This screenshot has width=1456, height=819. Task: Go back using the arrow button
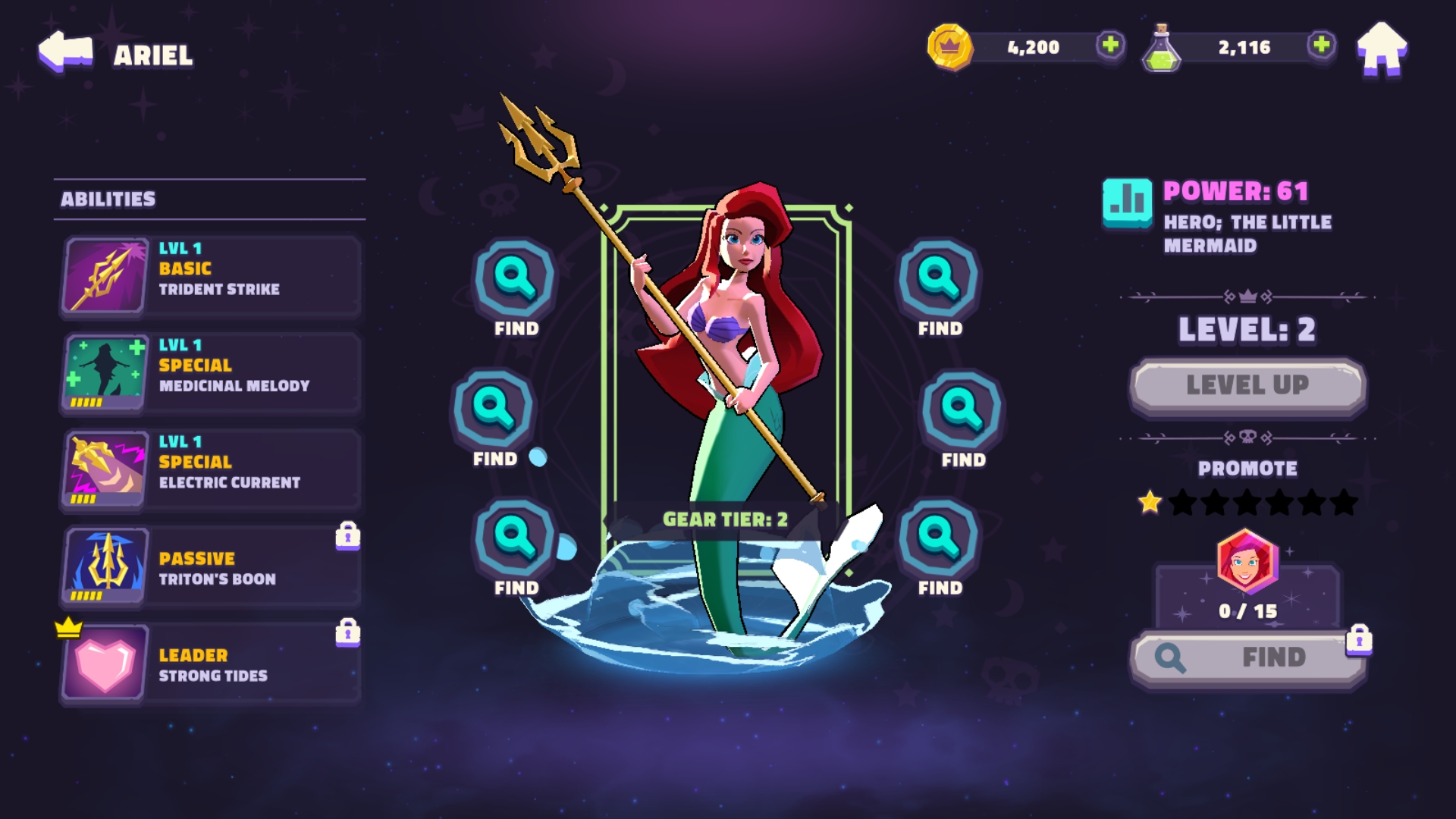pyautogui.click(x=65, y=52)
